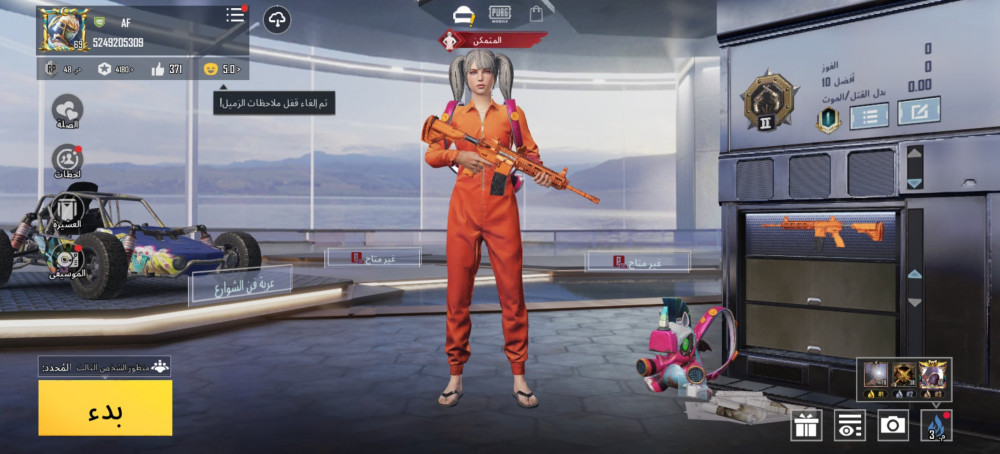
Task: Tap the edit pencil button on stats panel
Action: tap(918, 110)
